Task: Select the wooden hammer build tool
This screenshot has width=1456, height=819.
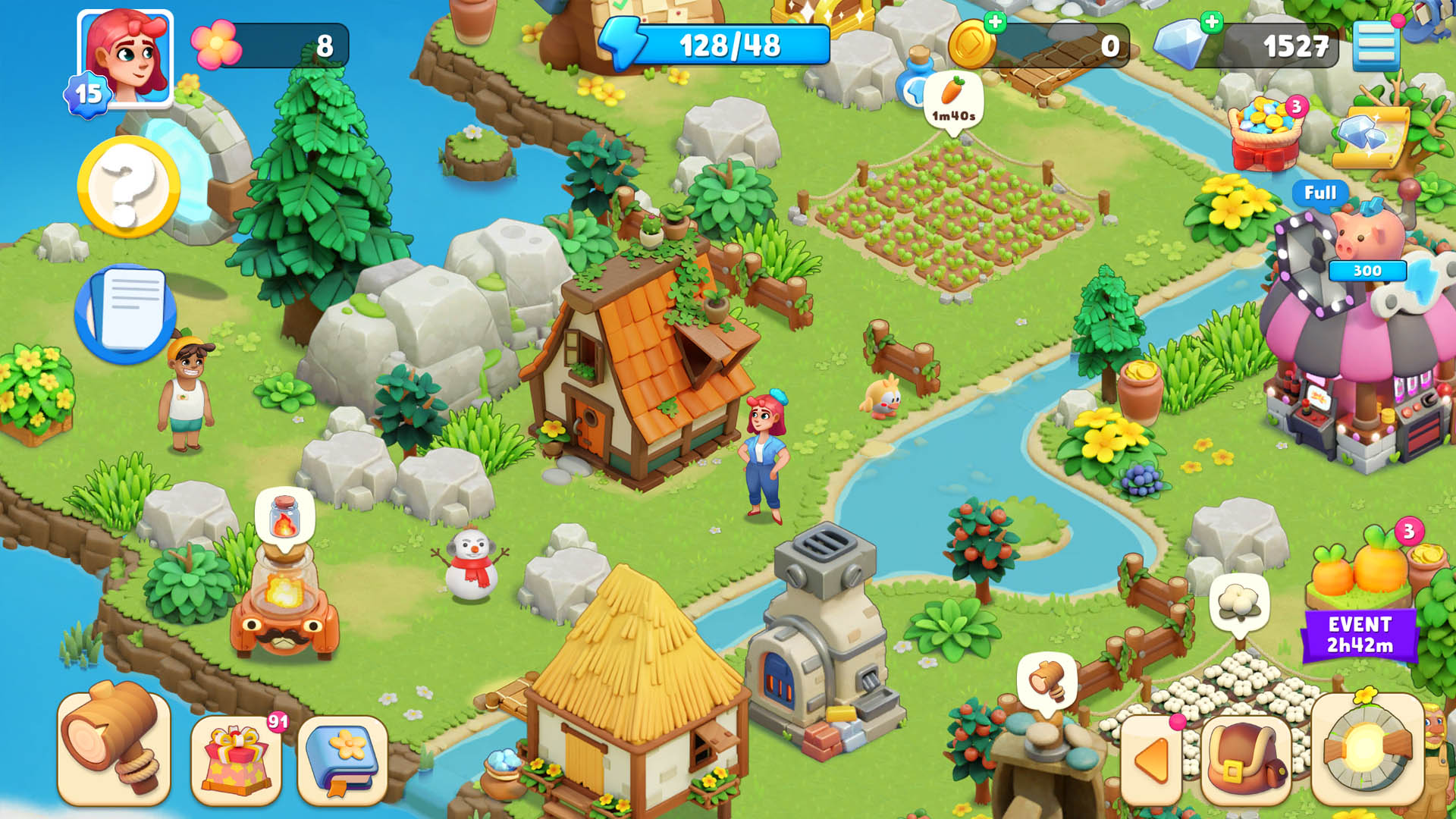Action: 114,747
